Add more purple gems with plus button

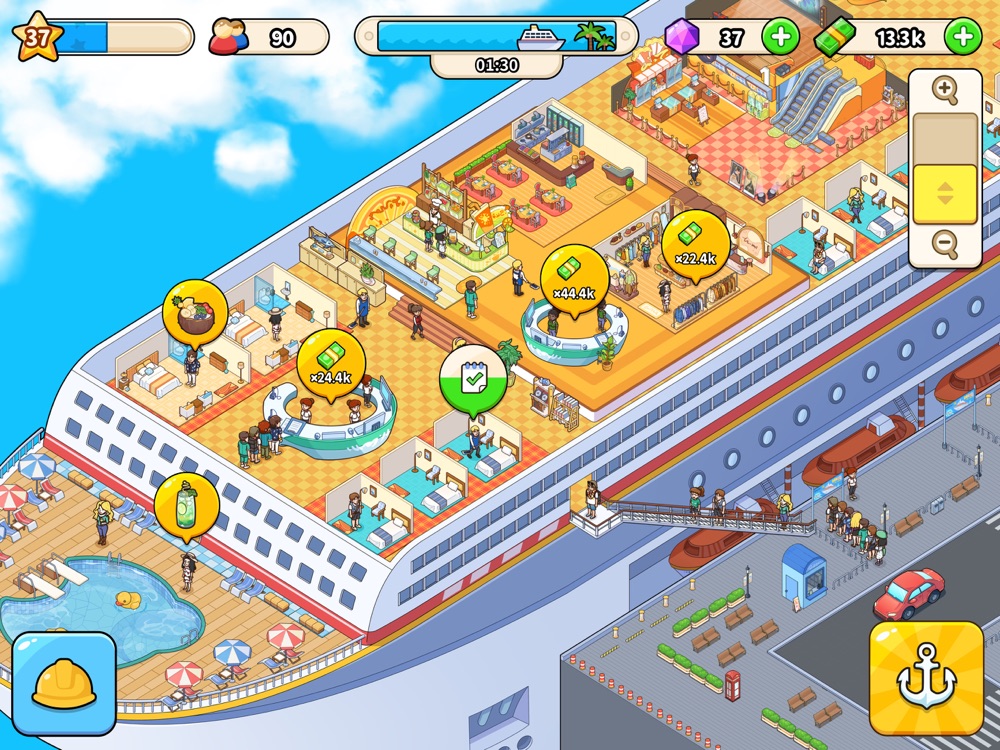780,38
